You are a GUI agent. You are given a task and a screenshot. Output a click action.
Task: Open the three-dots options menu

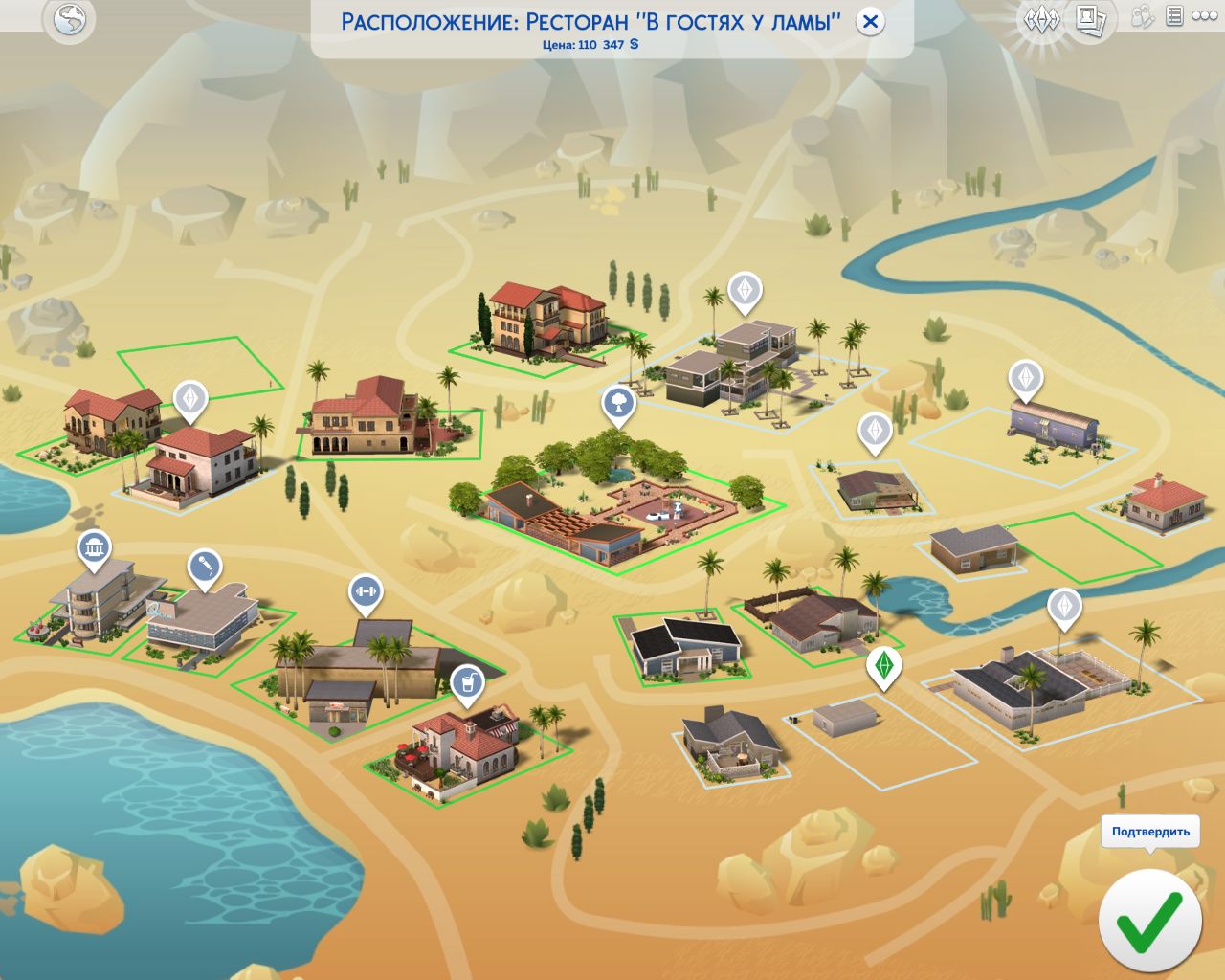[x=1205, y=16]
